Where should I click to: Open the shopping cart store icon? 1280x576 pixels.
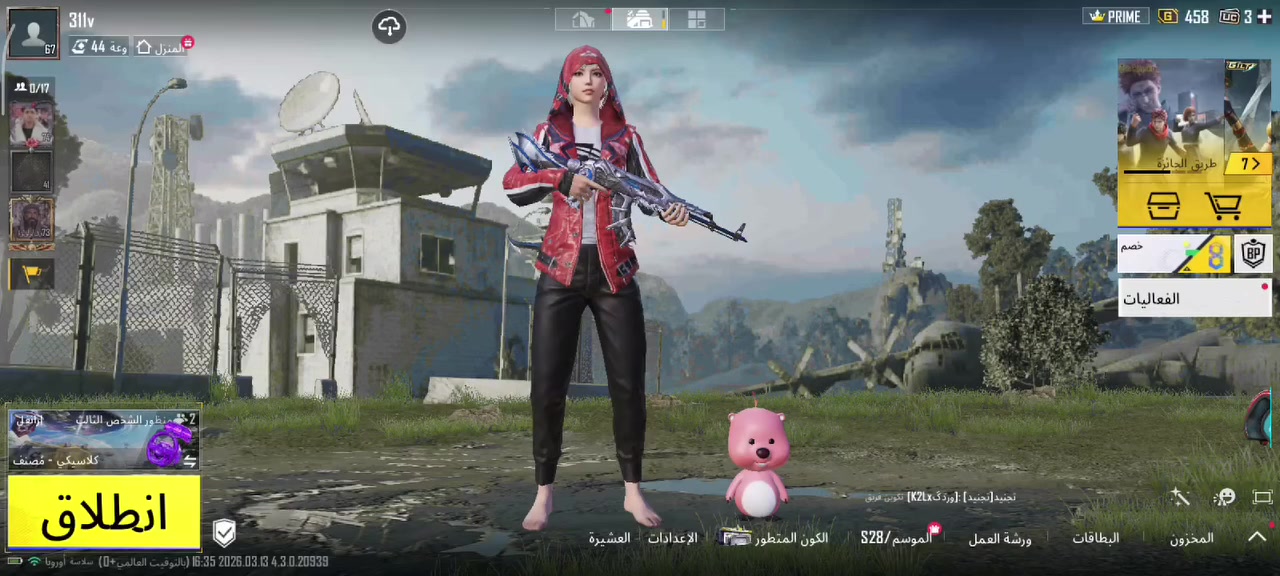1223,206
